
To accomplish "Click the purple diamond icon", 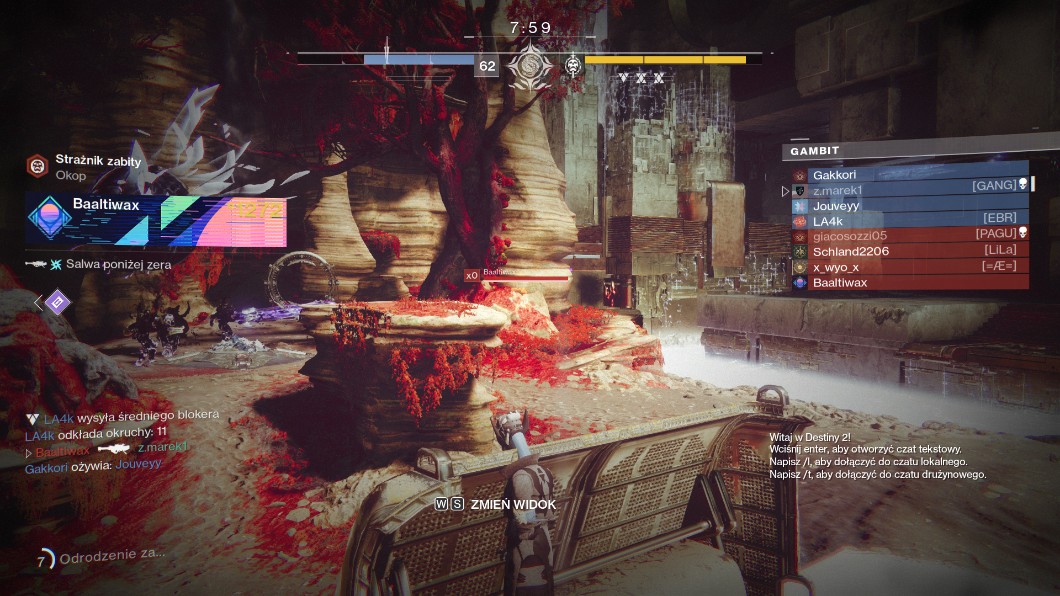I will click(x=58, y=301).
